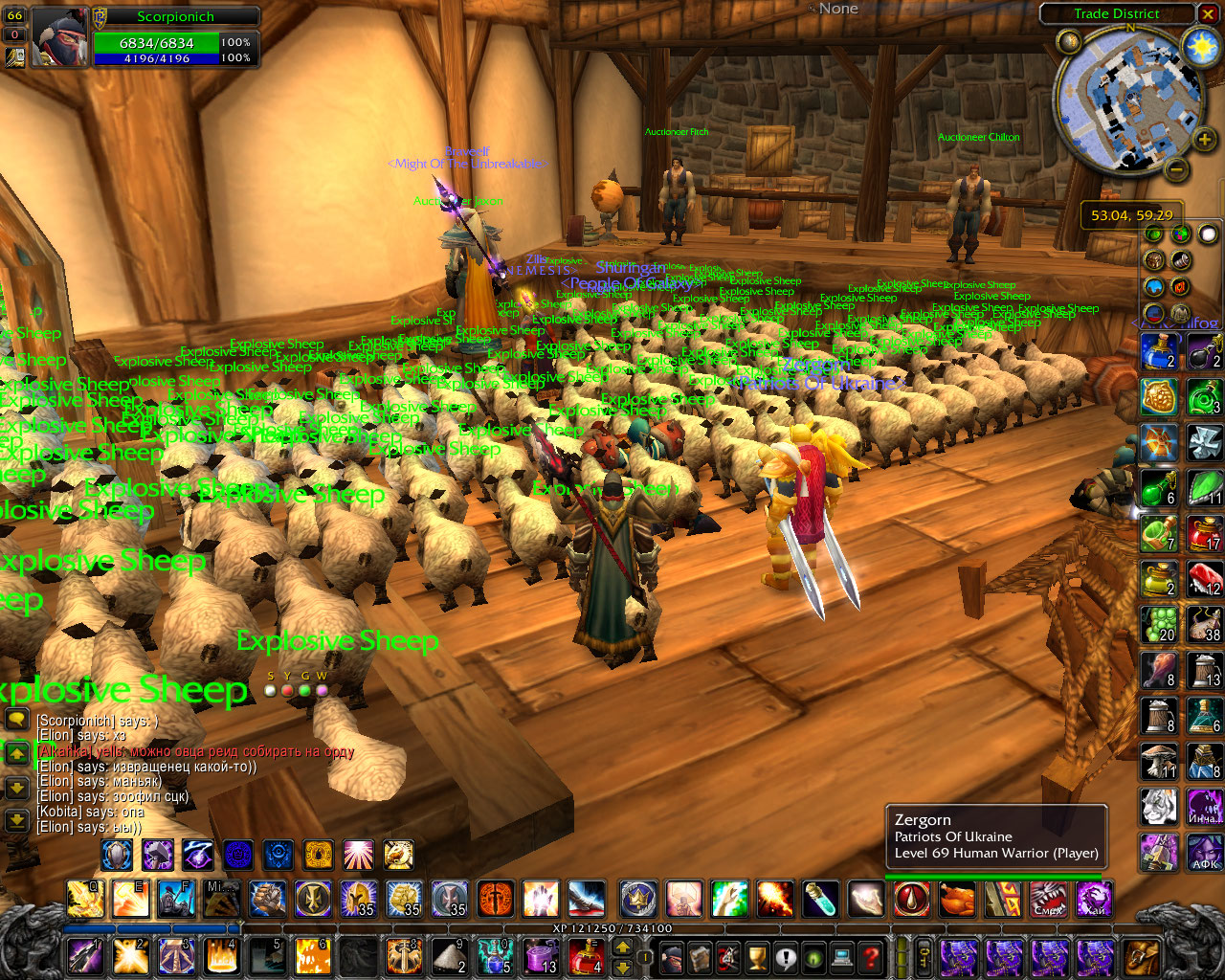
Task: Select the Scorpionich player portrait
Action: pos(59,37)
